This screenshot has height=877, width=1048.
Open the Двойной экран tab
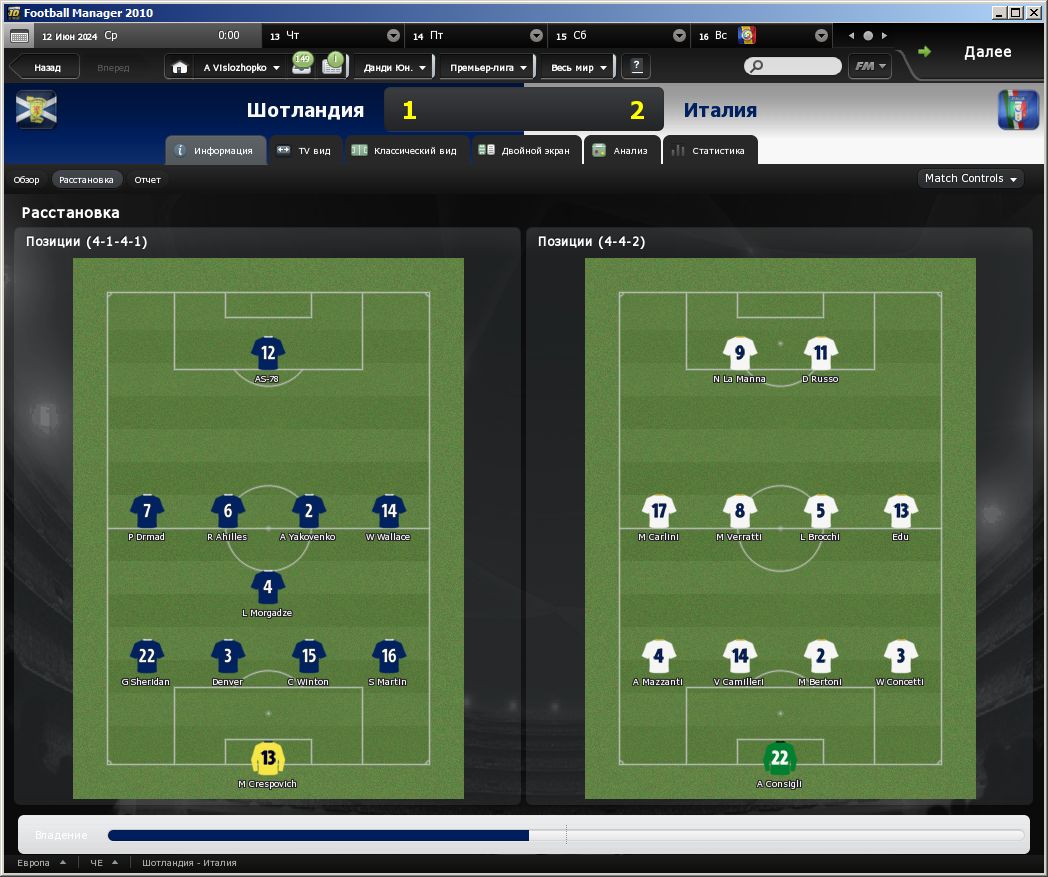[525, 151]
